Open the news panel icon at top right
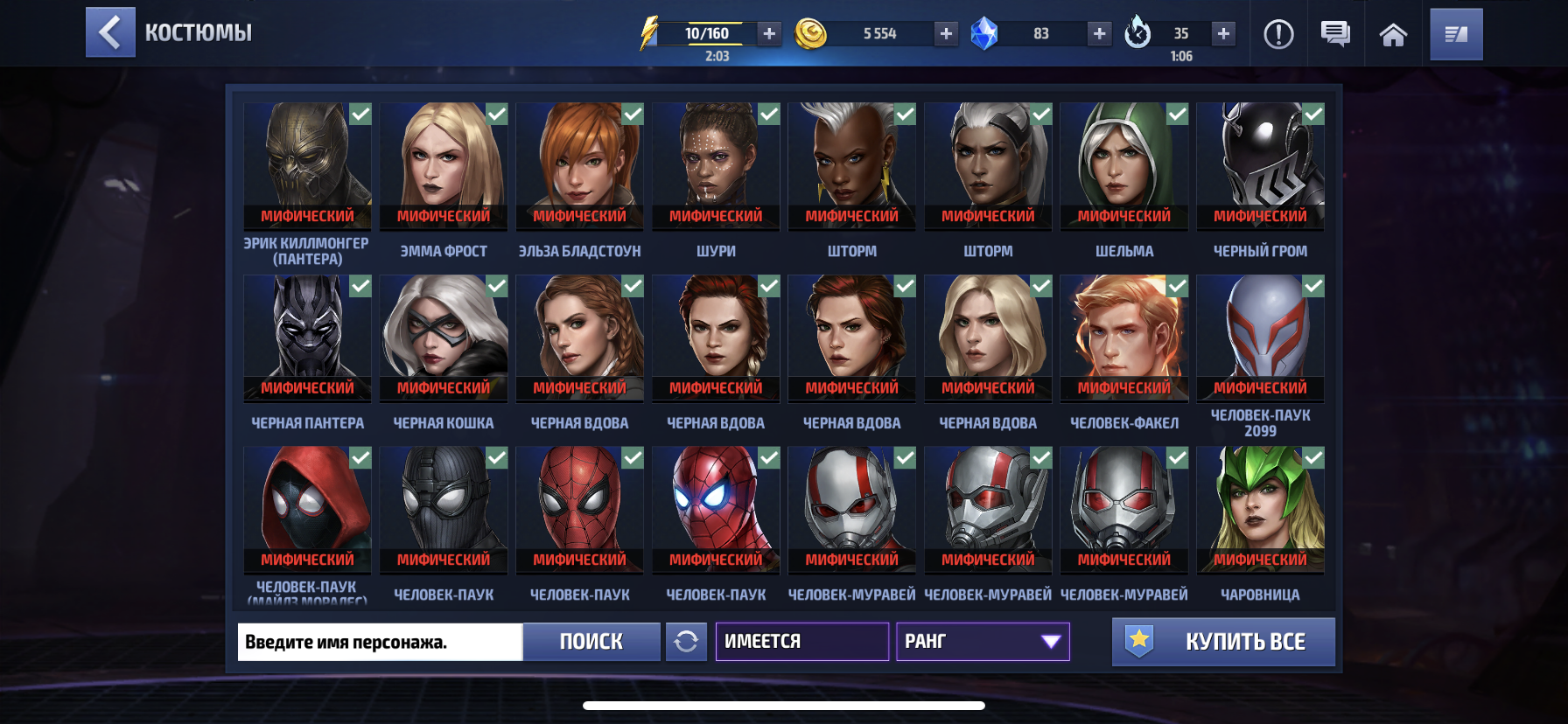The image size is (1568, 724). coord(1456,35)
